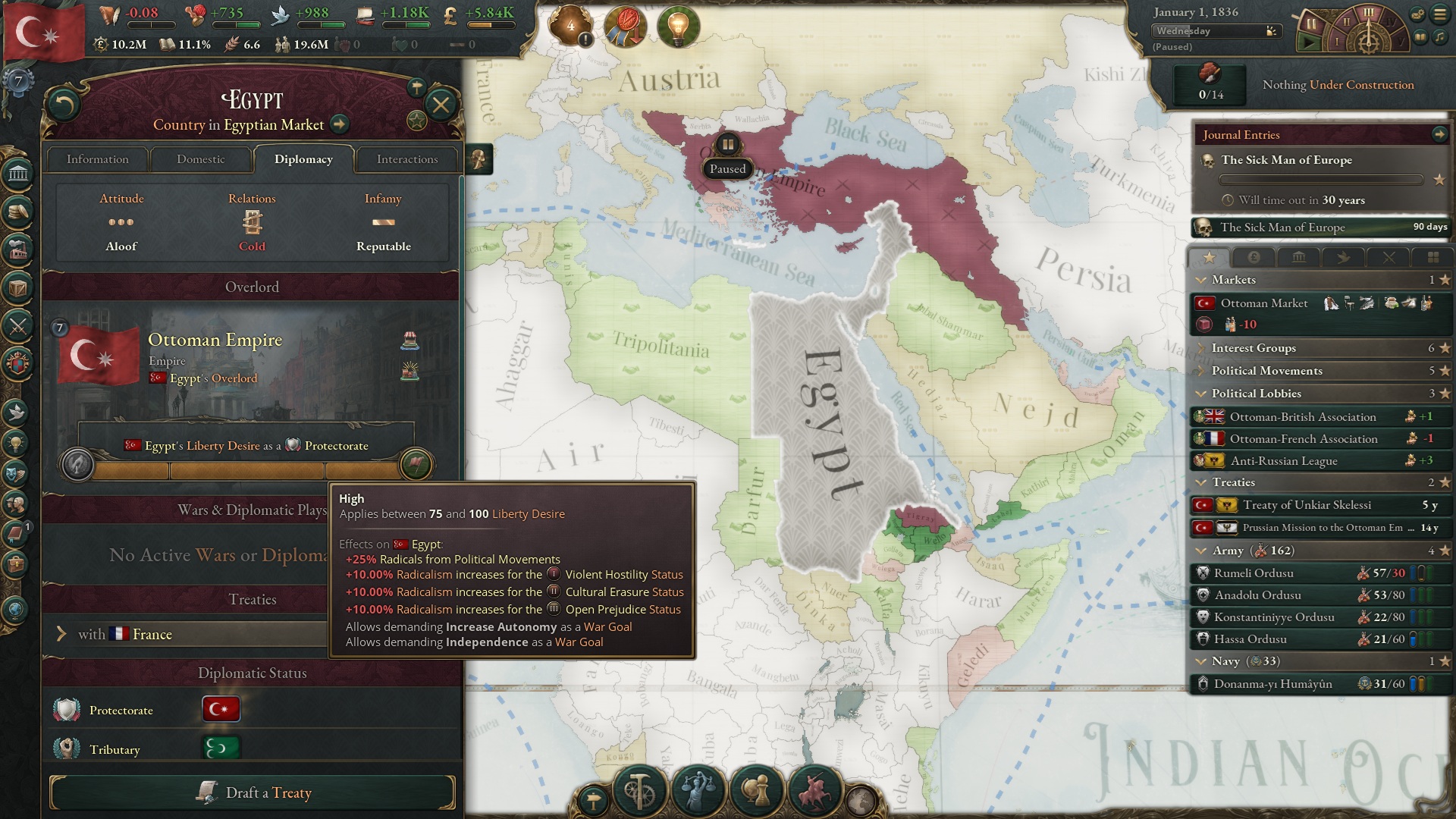Expand the Interest Groups section

pos(1200,348)
